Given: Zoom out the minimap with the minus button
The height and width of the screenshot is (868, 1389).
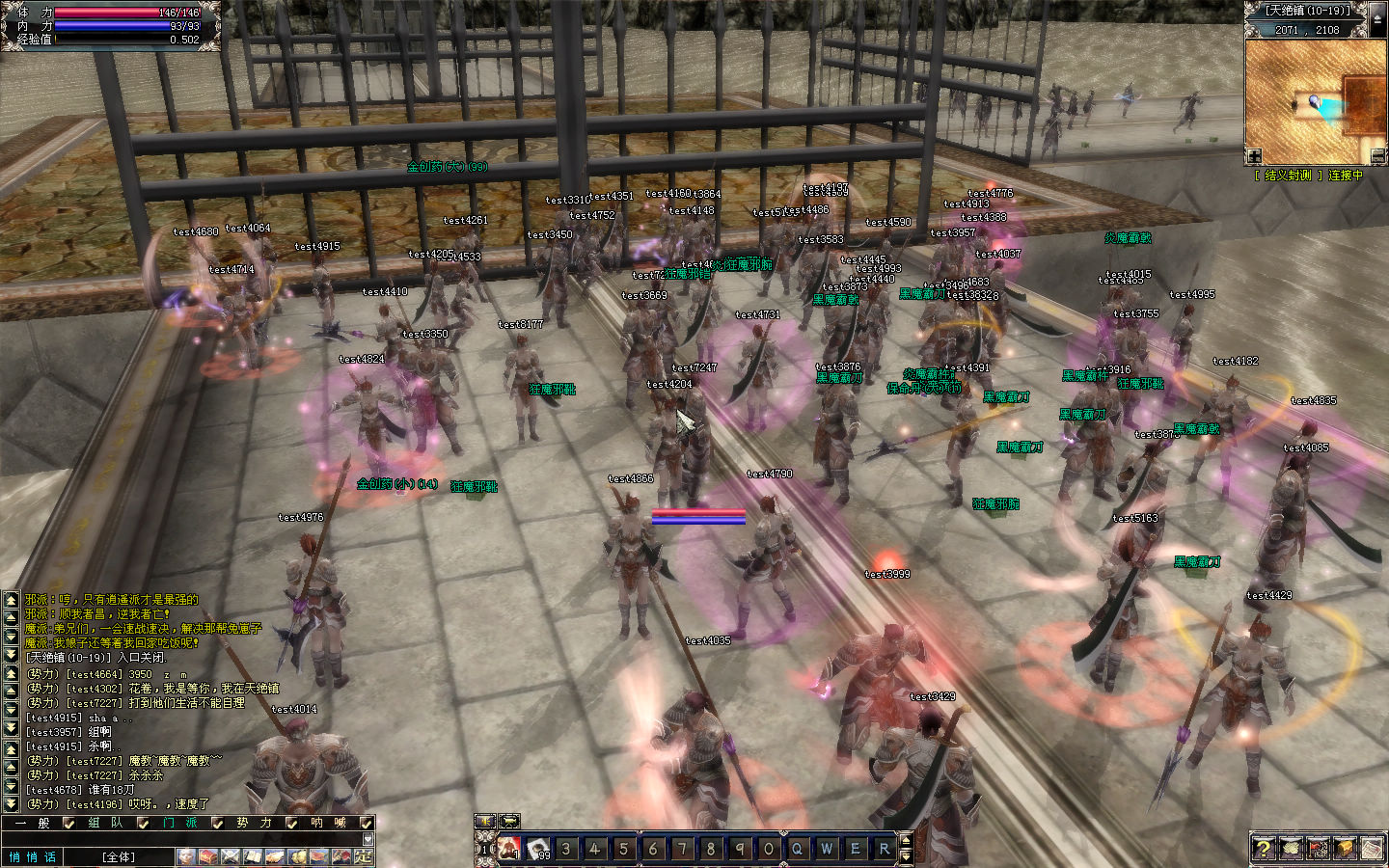Looking at the screenshot, I should click(1377, 156).
